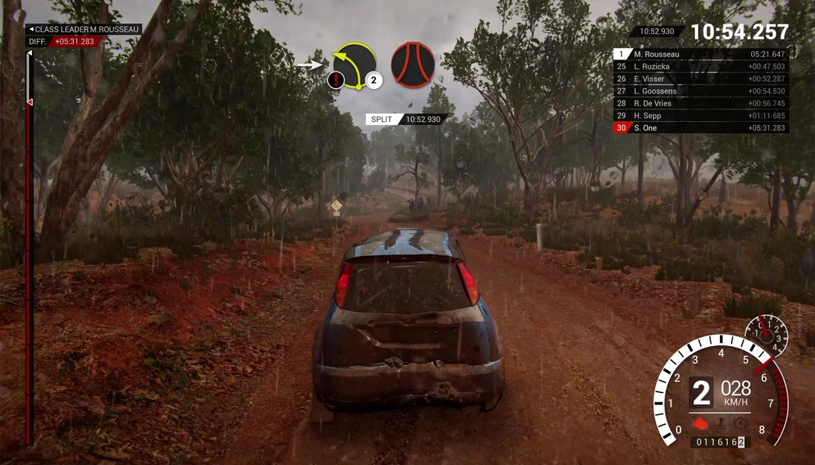815x465 pixels.
Task: Highlight S. One's red position row
Action: pyautogui.click(x=700, y=128)
